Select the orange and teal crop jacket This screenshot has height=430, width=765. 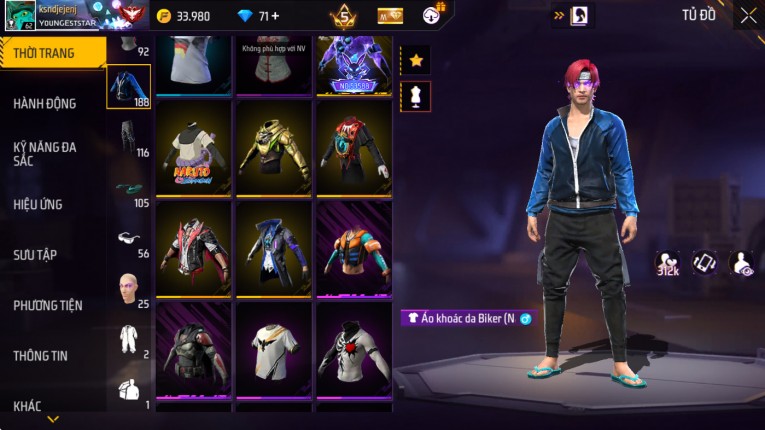354,248
